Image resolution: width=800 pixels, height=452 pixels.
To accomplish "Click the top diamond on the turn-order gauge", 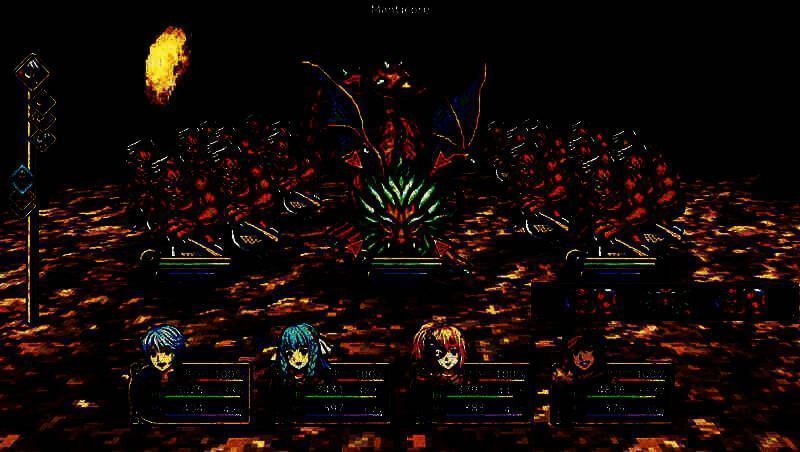I will 30,70.
